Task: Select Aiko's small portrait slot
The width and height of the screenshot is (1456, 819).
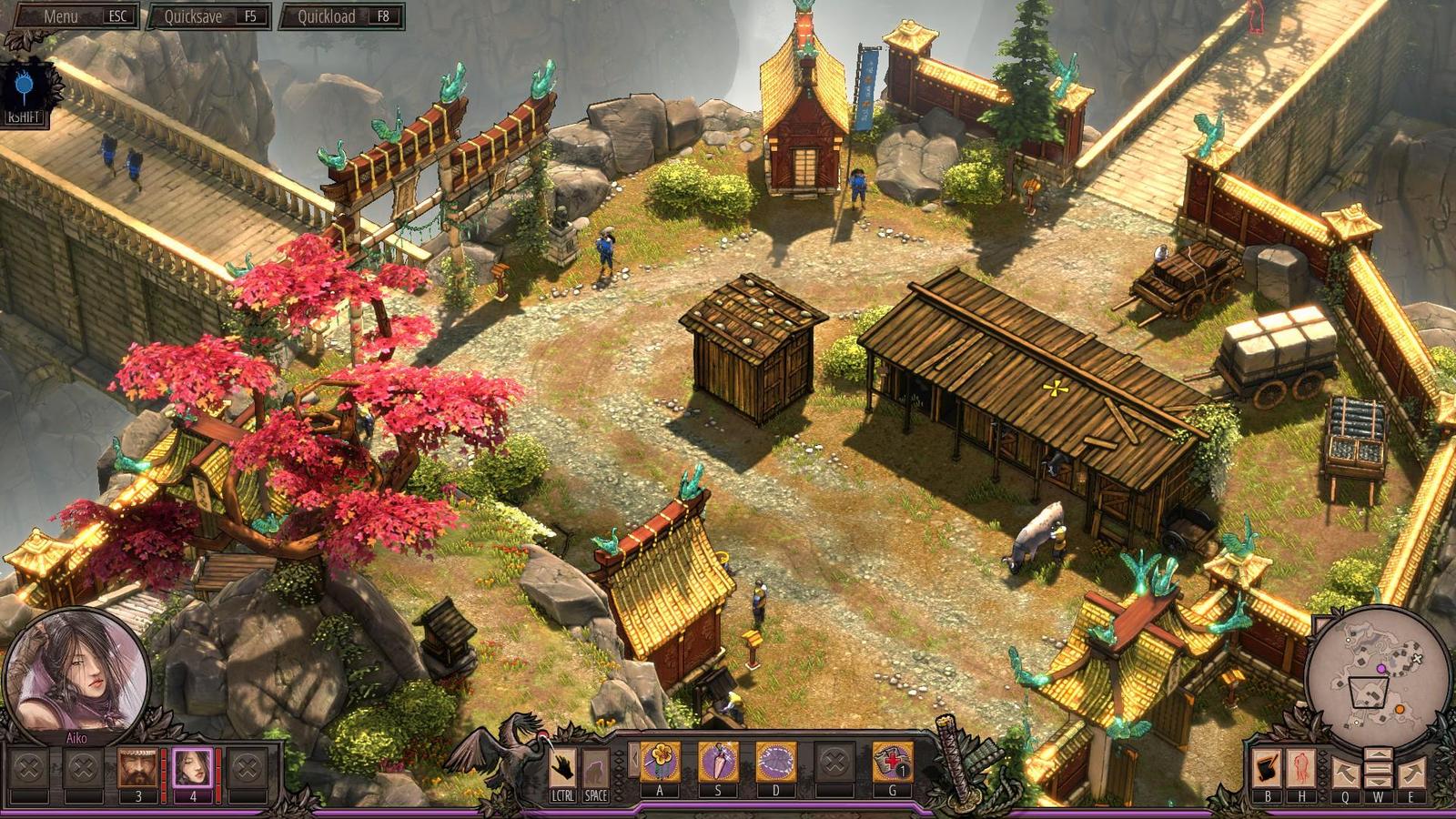Action: 192,768
